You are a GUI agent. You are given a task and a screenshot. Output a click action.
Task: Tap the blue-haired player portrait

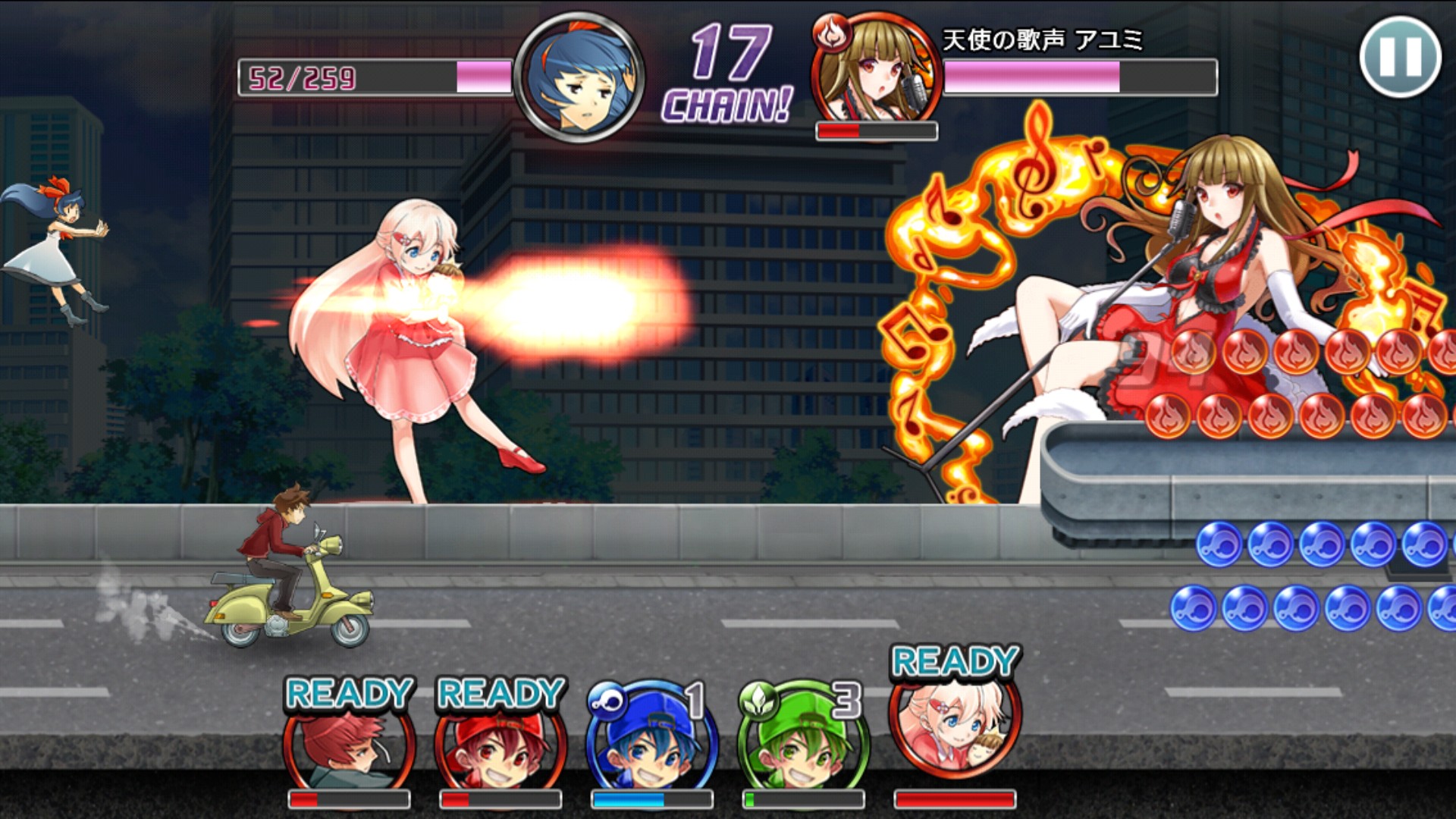[x=580, y=76]
